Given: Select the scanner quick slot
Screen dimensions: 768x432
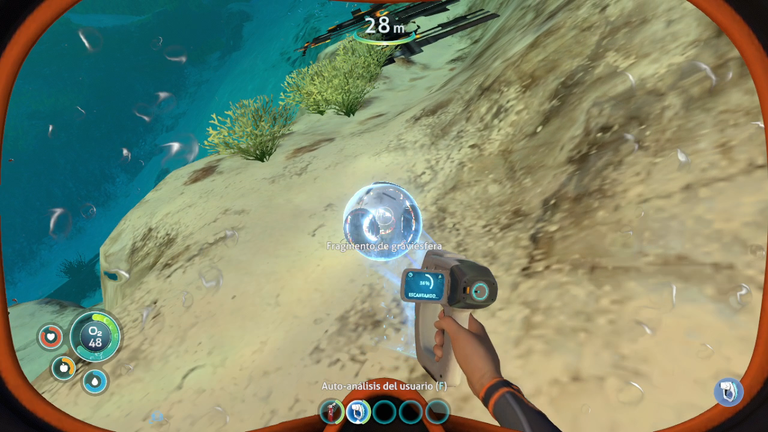Looking at the screenshot, I should [x=357, y=411].
